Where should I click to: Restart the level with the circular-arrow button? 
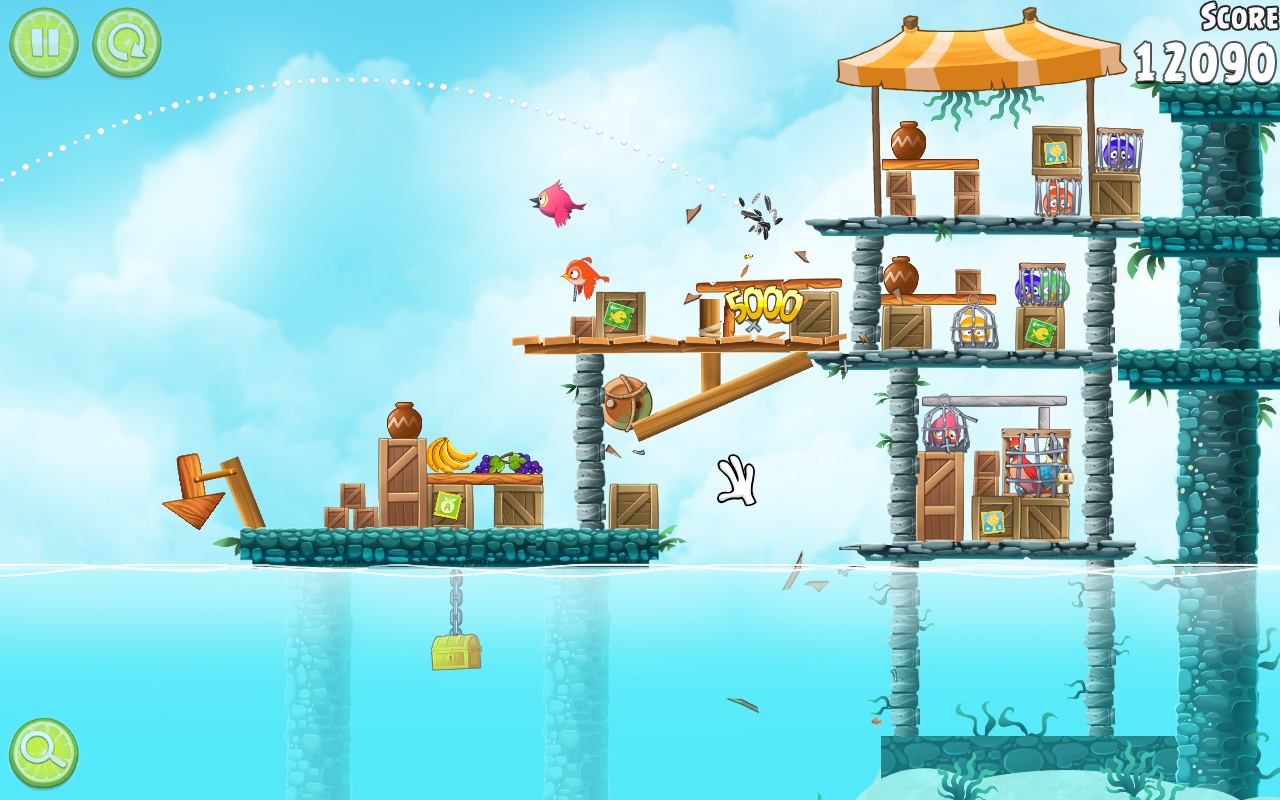(127, 43)
